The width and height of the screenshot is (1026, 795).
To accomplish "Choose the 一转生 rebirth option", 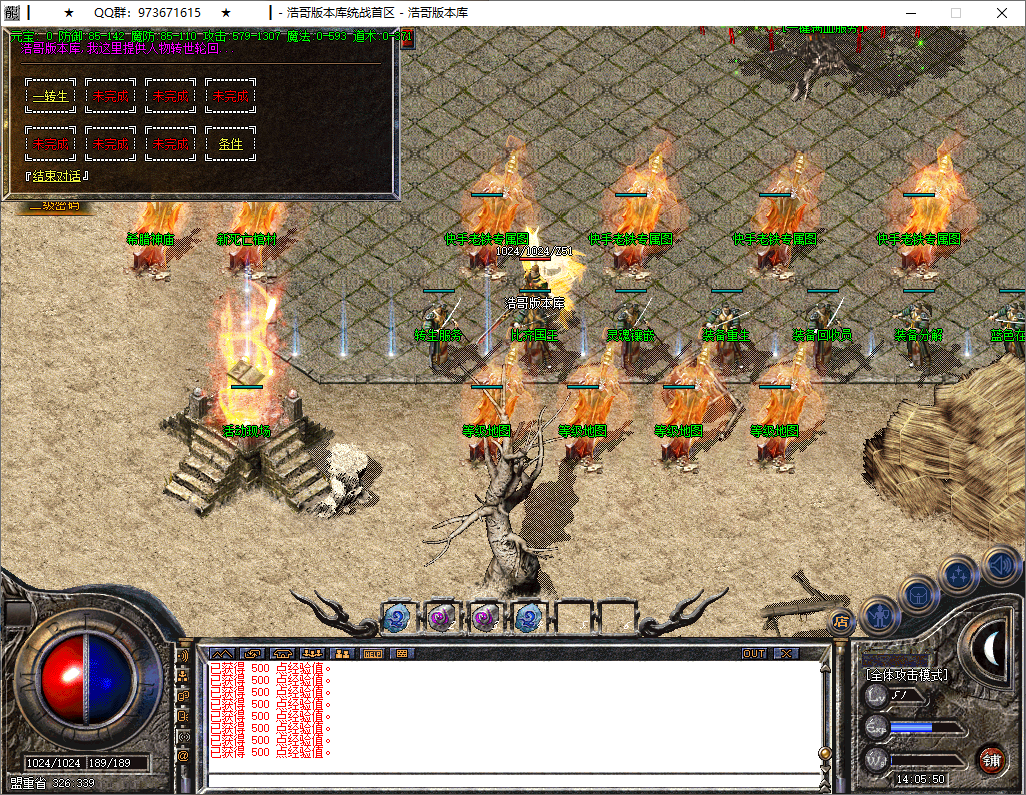I will (50, 96).
